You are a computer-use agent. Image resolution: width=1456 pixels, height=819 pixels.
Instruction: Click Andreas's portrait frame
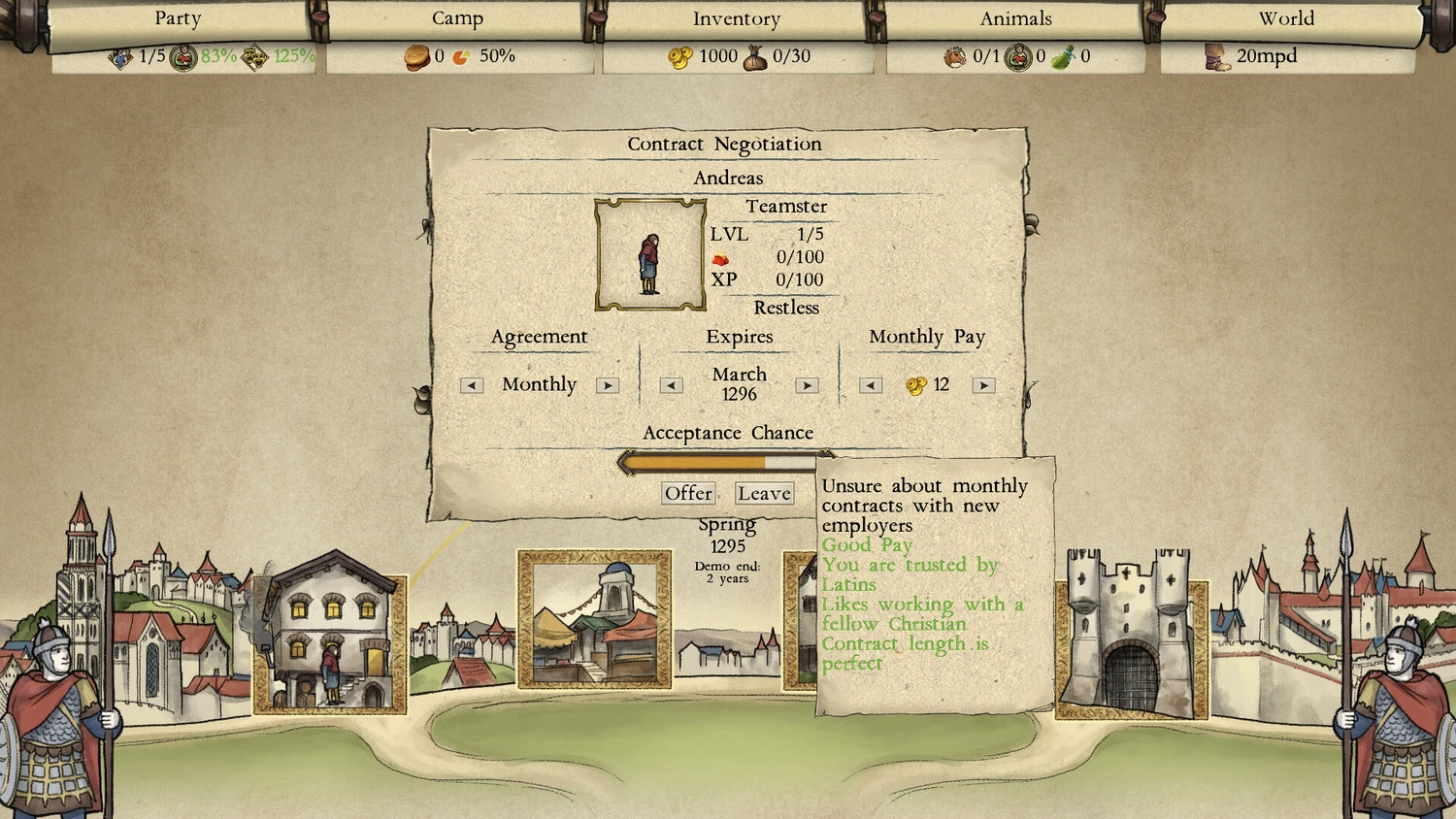[x=649, y=255]
